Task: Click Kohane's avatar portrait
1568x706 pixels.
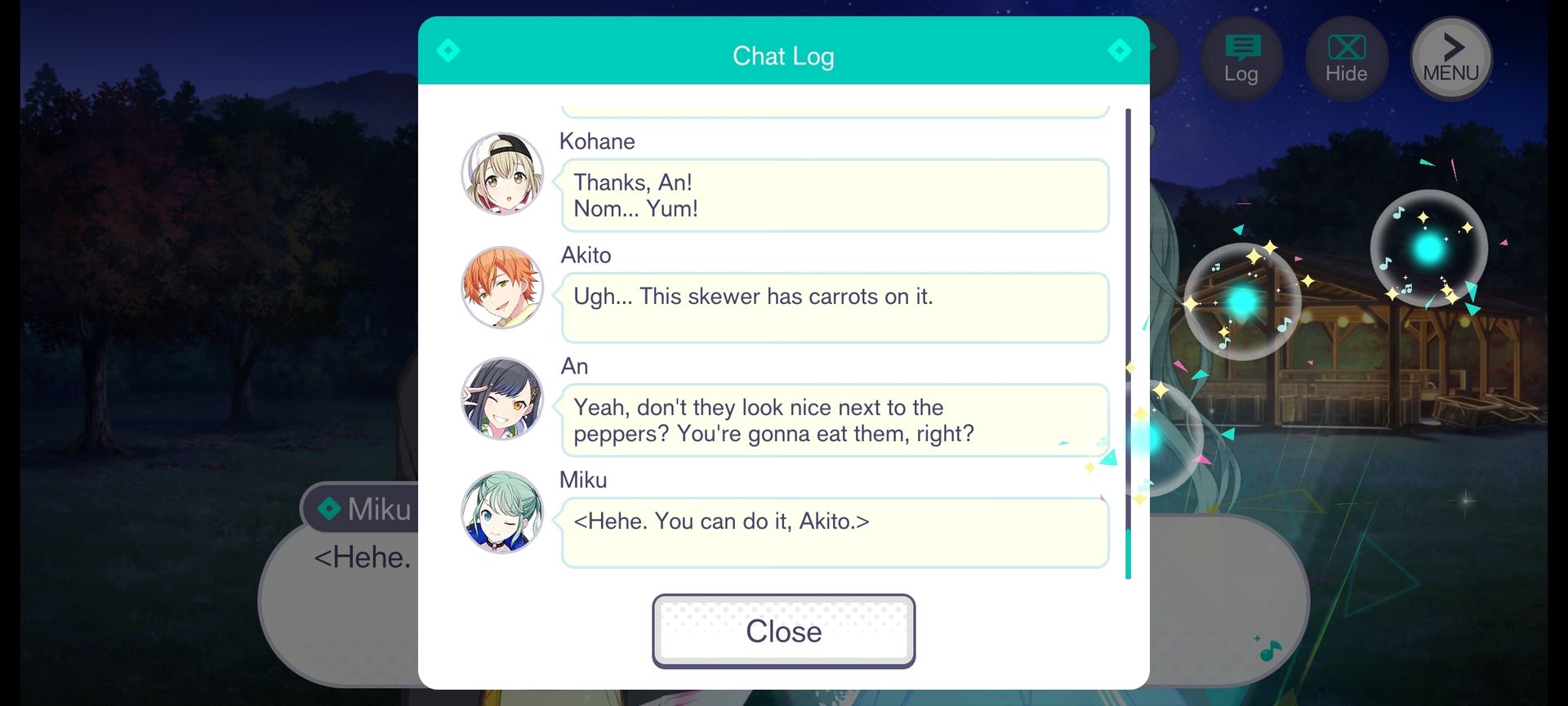Action: 502,174
